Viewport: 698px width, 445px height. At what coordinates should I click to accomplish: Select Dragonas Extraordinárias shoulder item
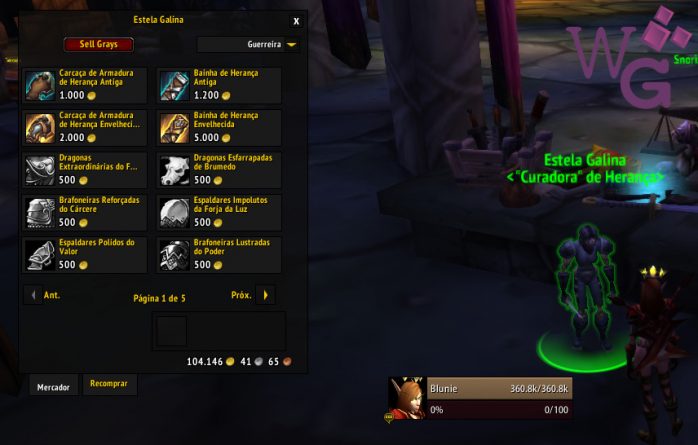click(44, 170)
